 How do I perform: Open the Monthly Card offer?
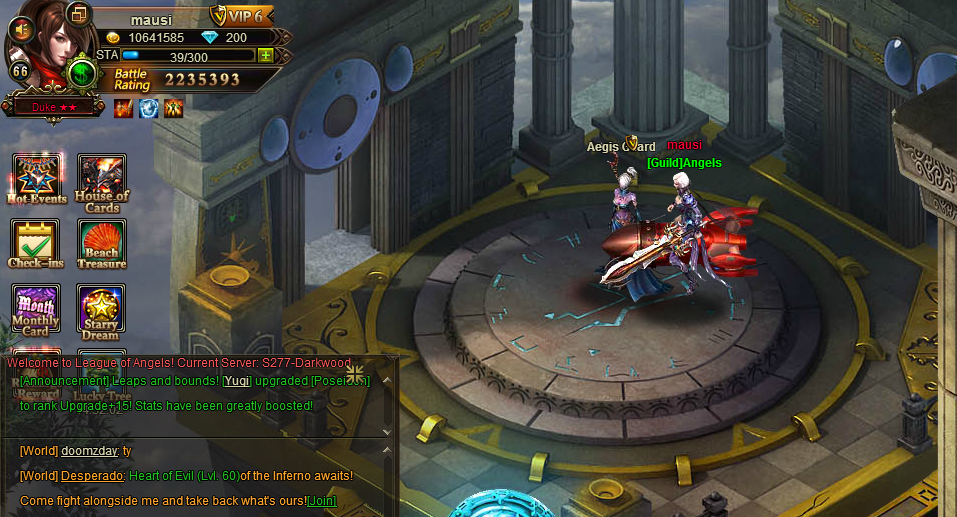click(36, 308)
